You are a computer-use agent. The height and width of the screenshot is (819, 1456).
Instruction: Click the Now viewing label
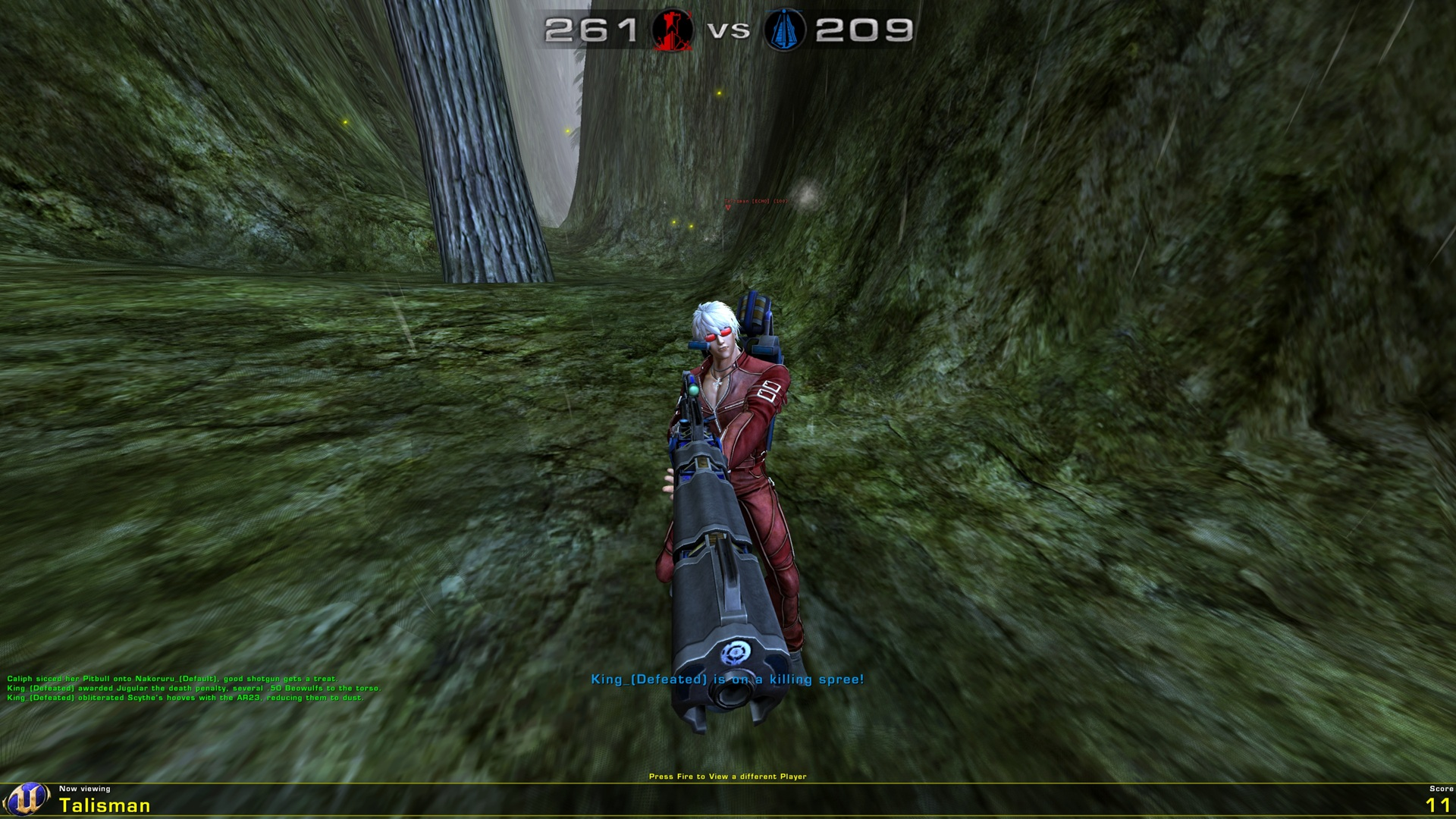[x=86, y=789]
